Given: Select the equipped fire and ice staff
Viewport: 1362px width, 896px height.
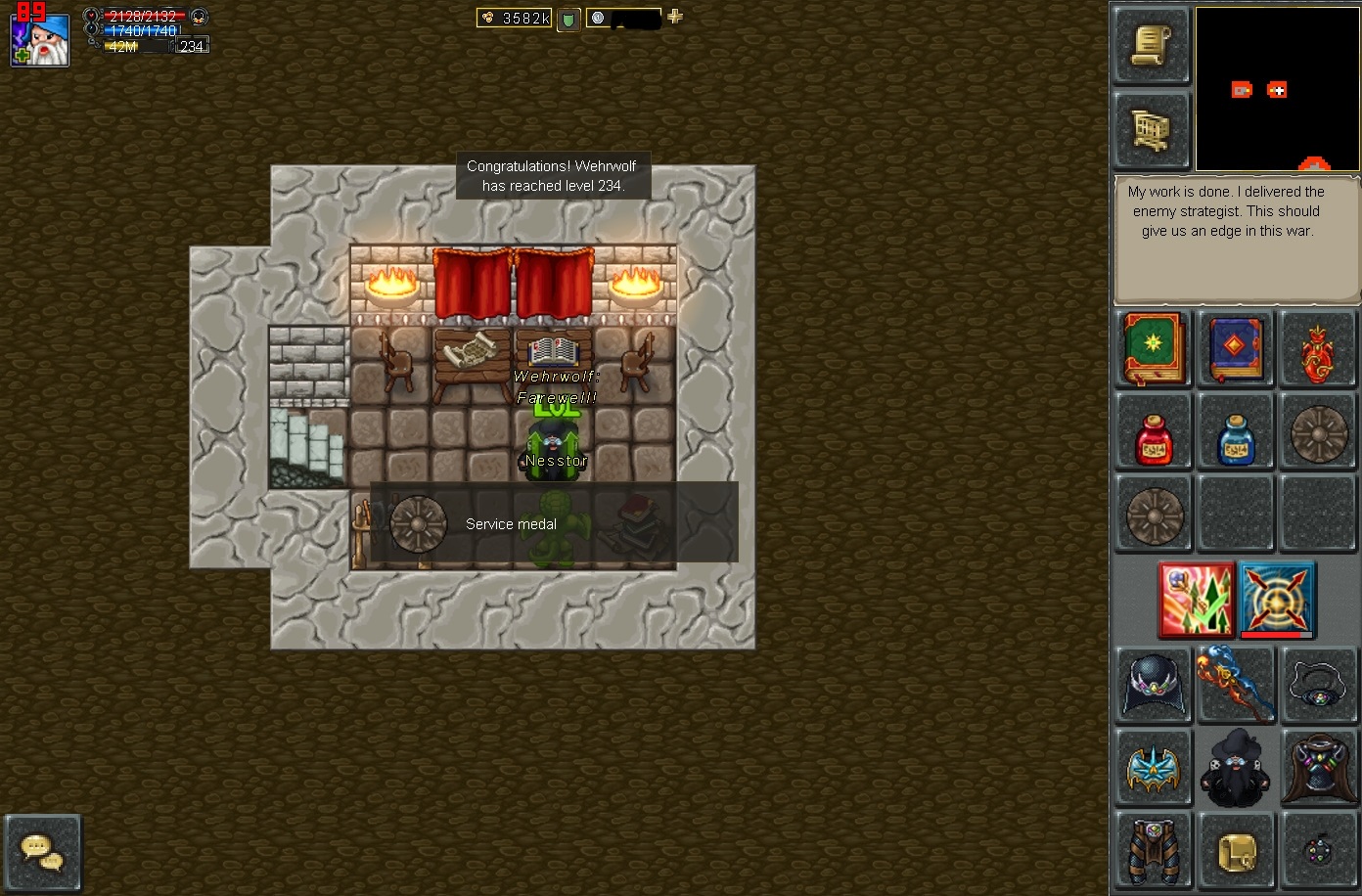Looking at the screenshot, I should (1236, 683).
